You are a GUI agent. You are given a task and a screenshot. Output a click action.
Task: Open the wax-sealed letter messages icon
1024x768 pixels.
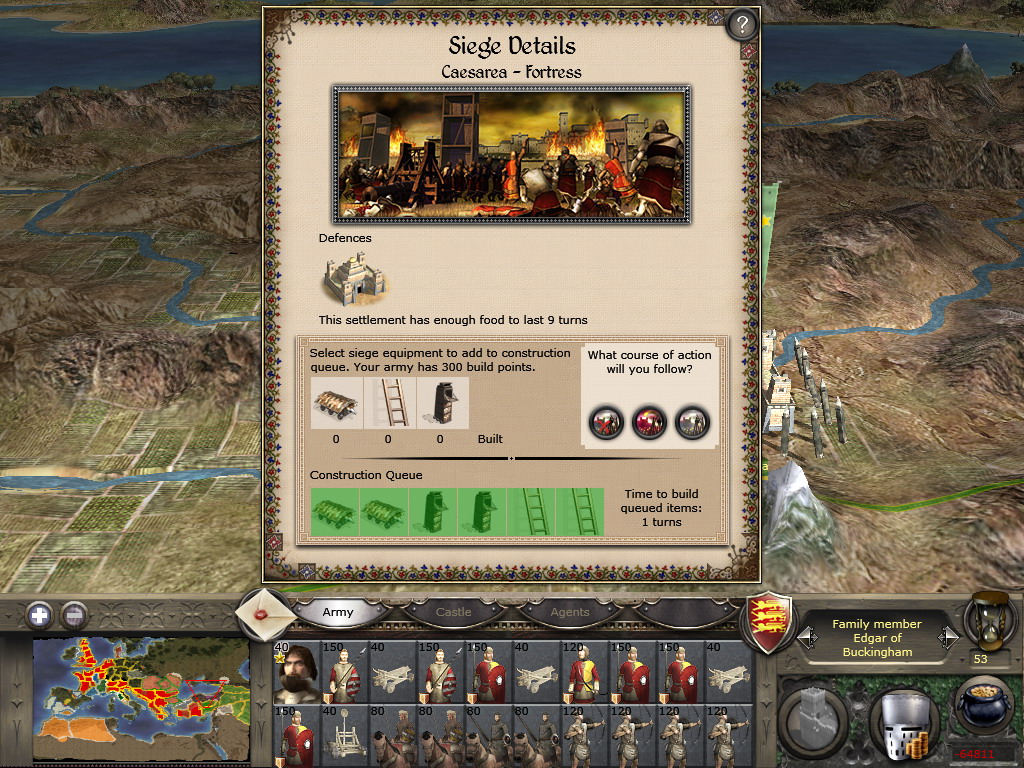265,612
